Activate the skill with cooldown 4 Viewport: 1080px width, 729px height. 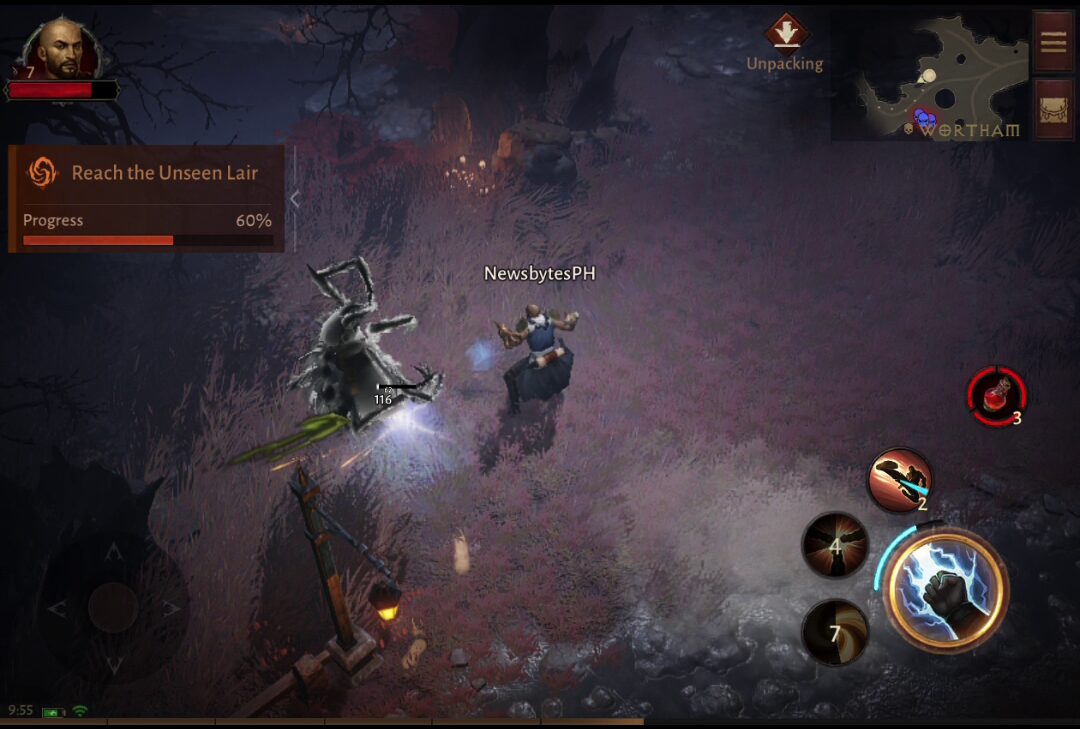click(x=835, y=546)
